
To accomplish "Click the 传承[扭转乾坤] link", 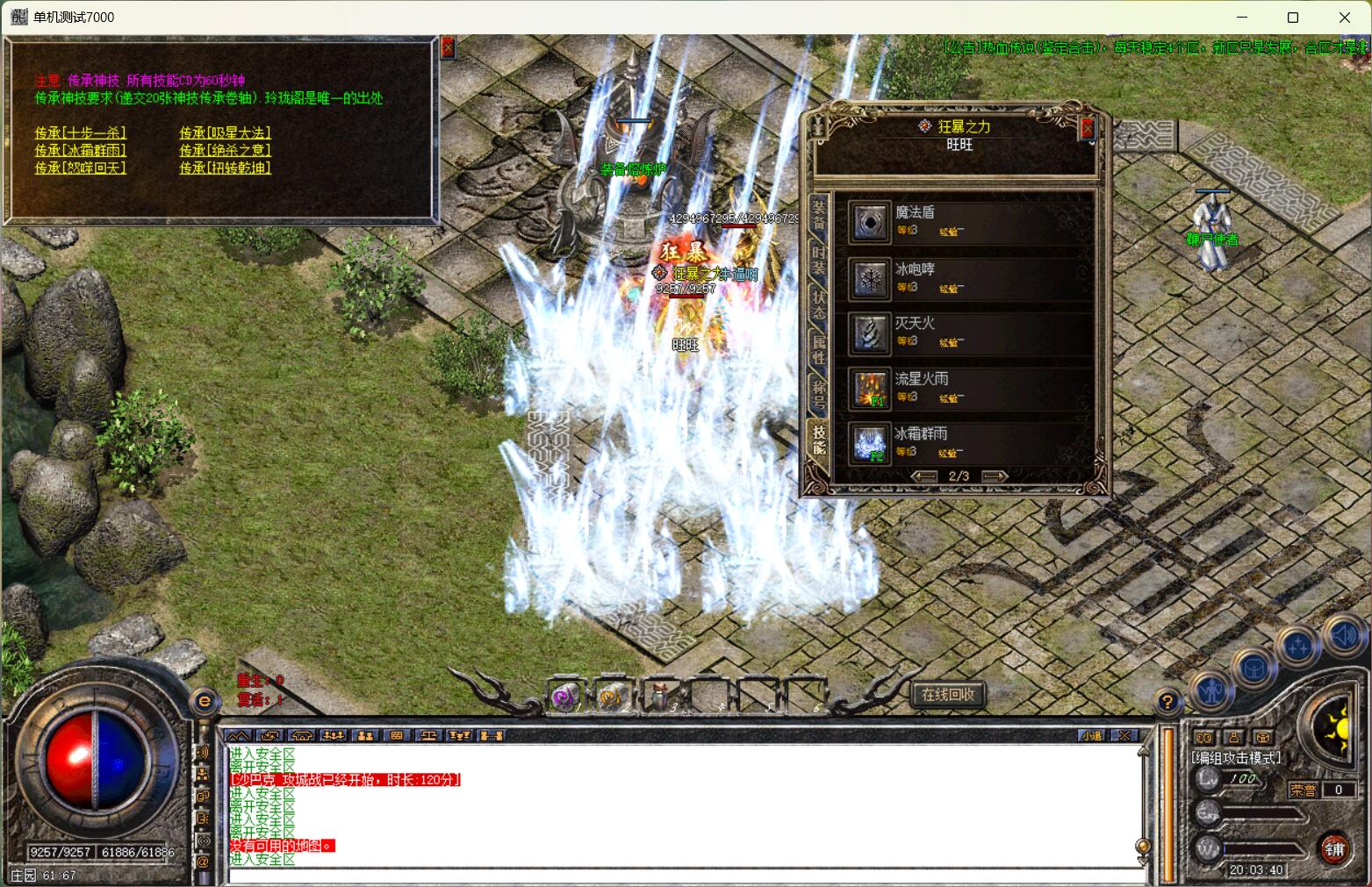I will (225, 168).
